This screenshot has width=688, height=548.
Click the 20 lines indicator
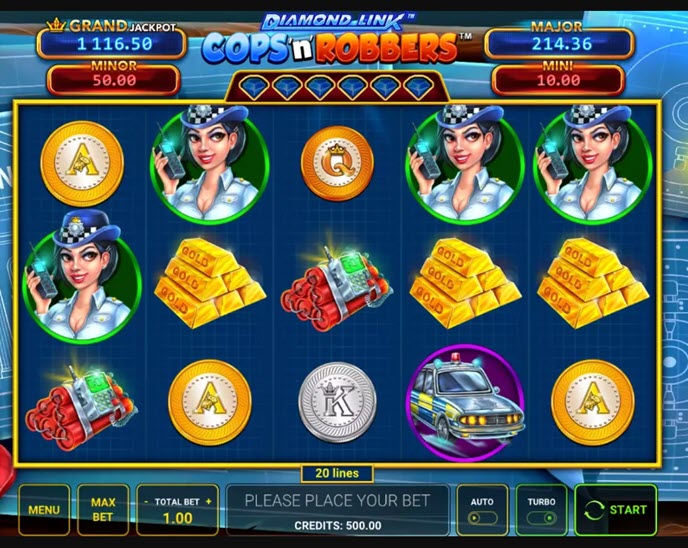[338, 474]
